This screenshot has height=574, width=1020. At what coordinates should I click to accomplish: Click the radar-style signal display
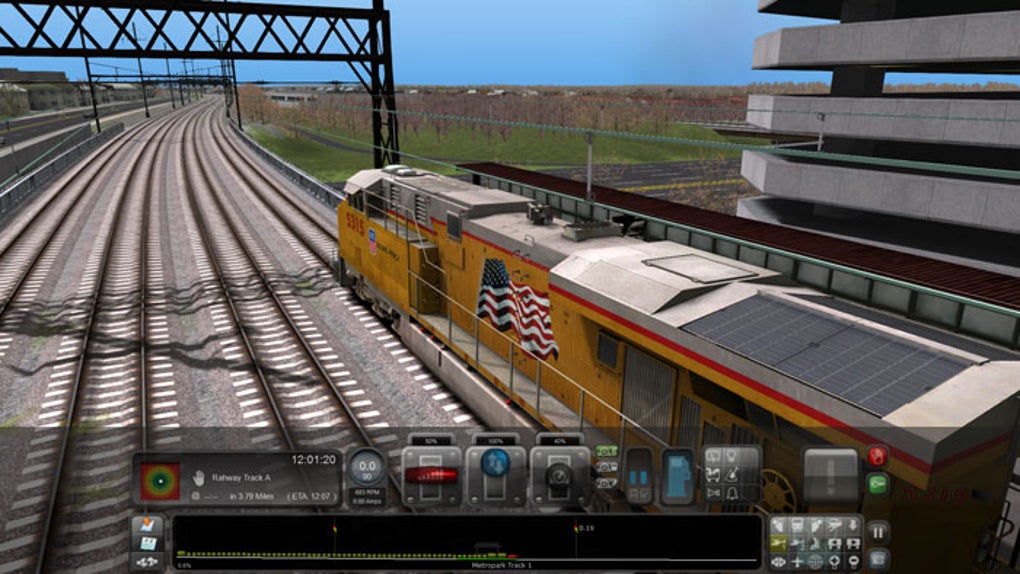[x=160, y=480]
